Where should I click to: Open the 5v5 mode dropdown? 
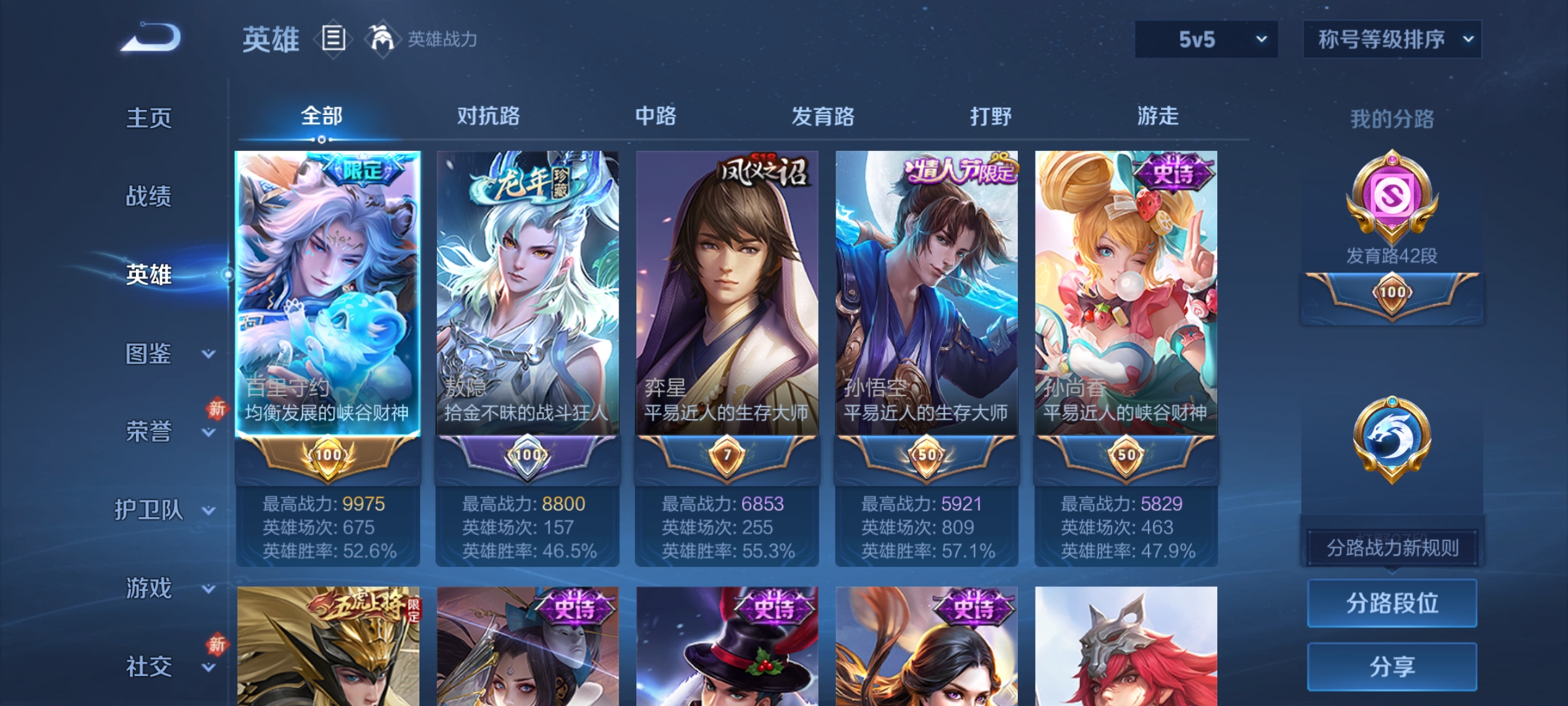click(1205, 39)
